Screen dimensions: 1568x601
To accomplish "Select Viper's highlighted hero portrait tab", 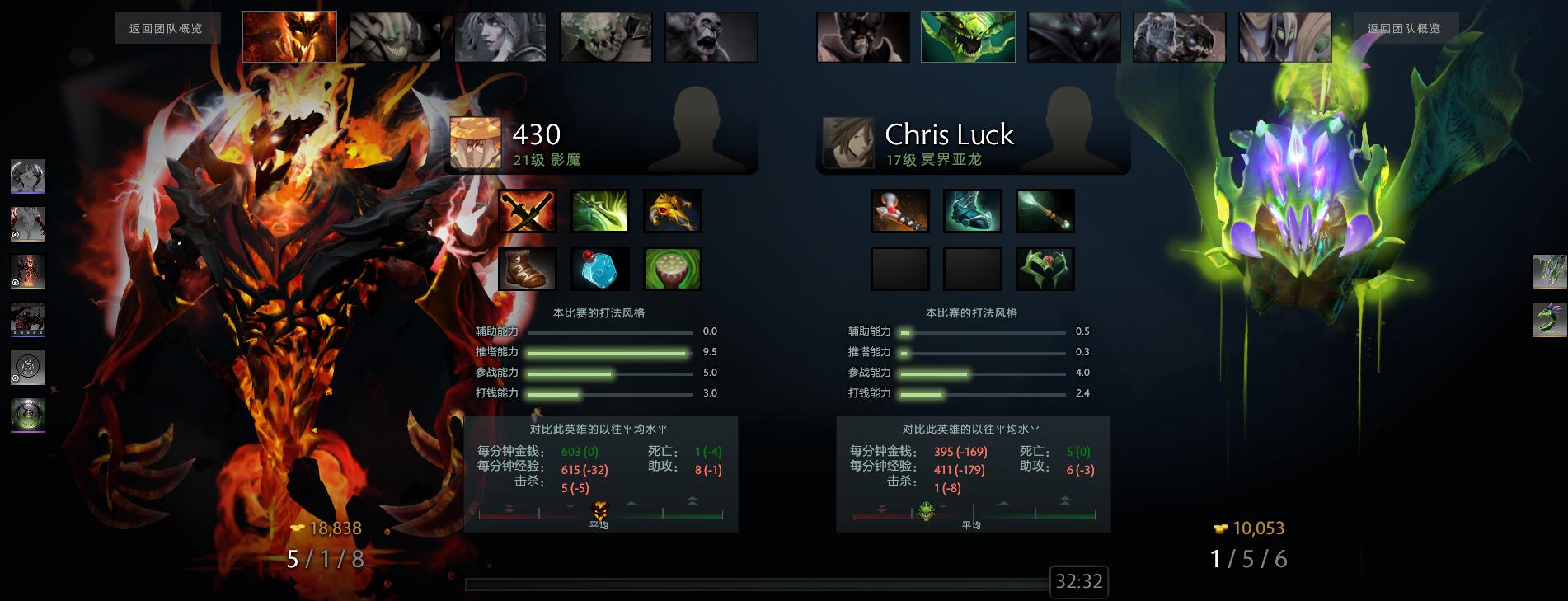I will pos(967,36).
